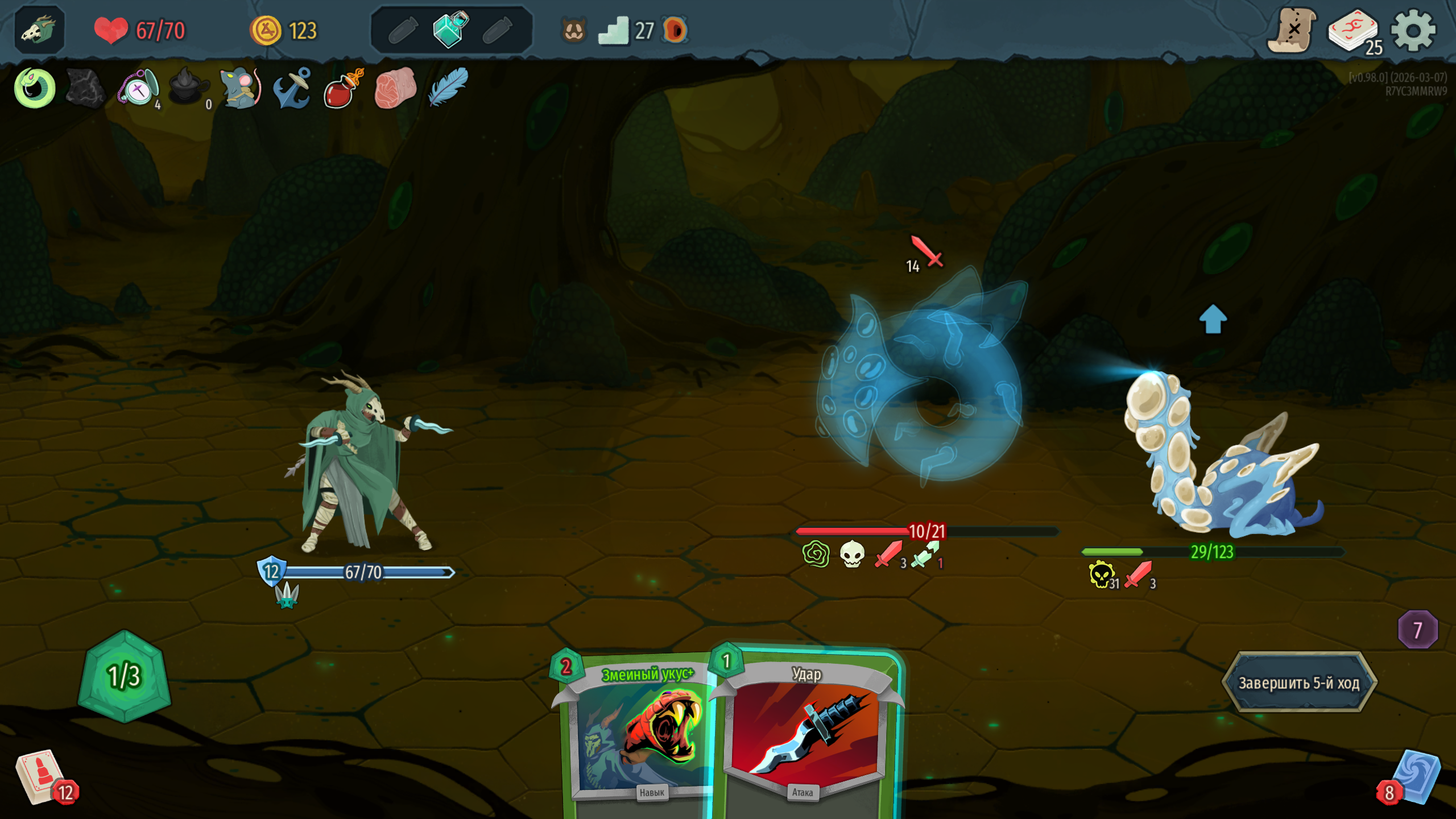Open the map scroll
Screen dimensions: 1456x819
click(x=1292, y=30)
